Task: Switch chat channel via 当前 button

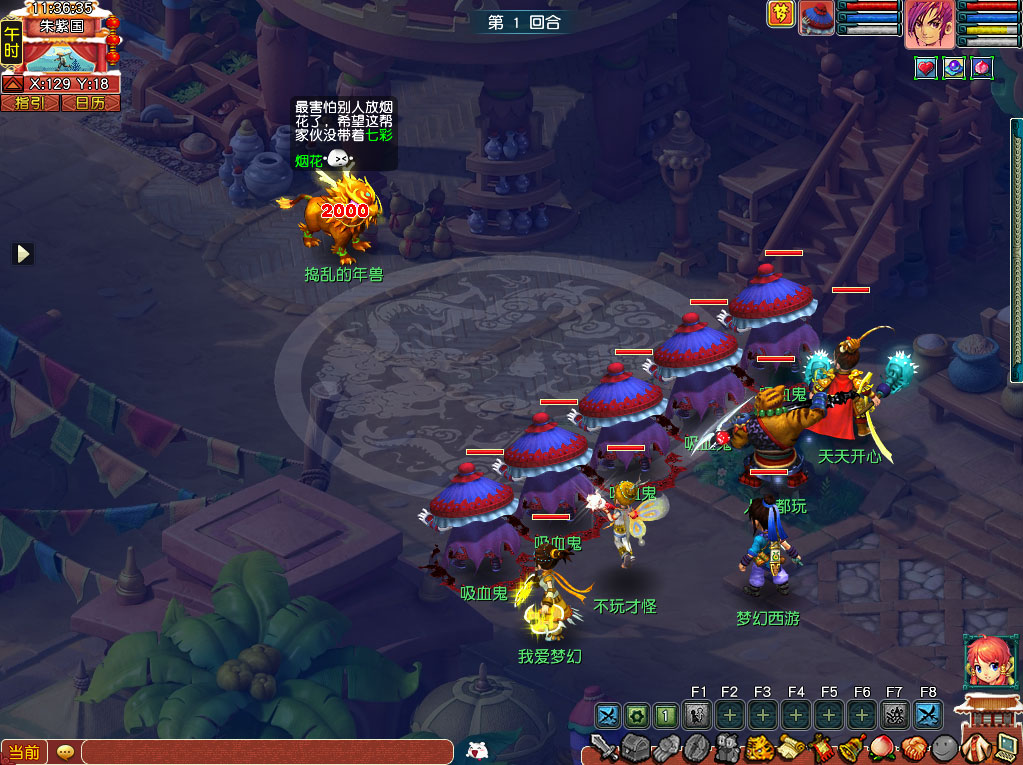Action: point(24,752)
